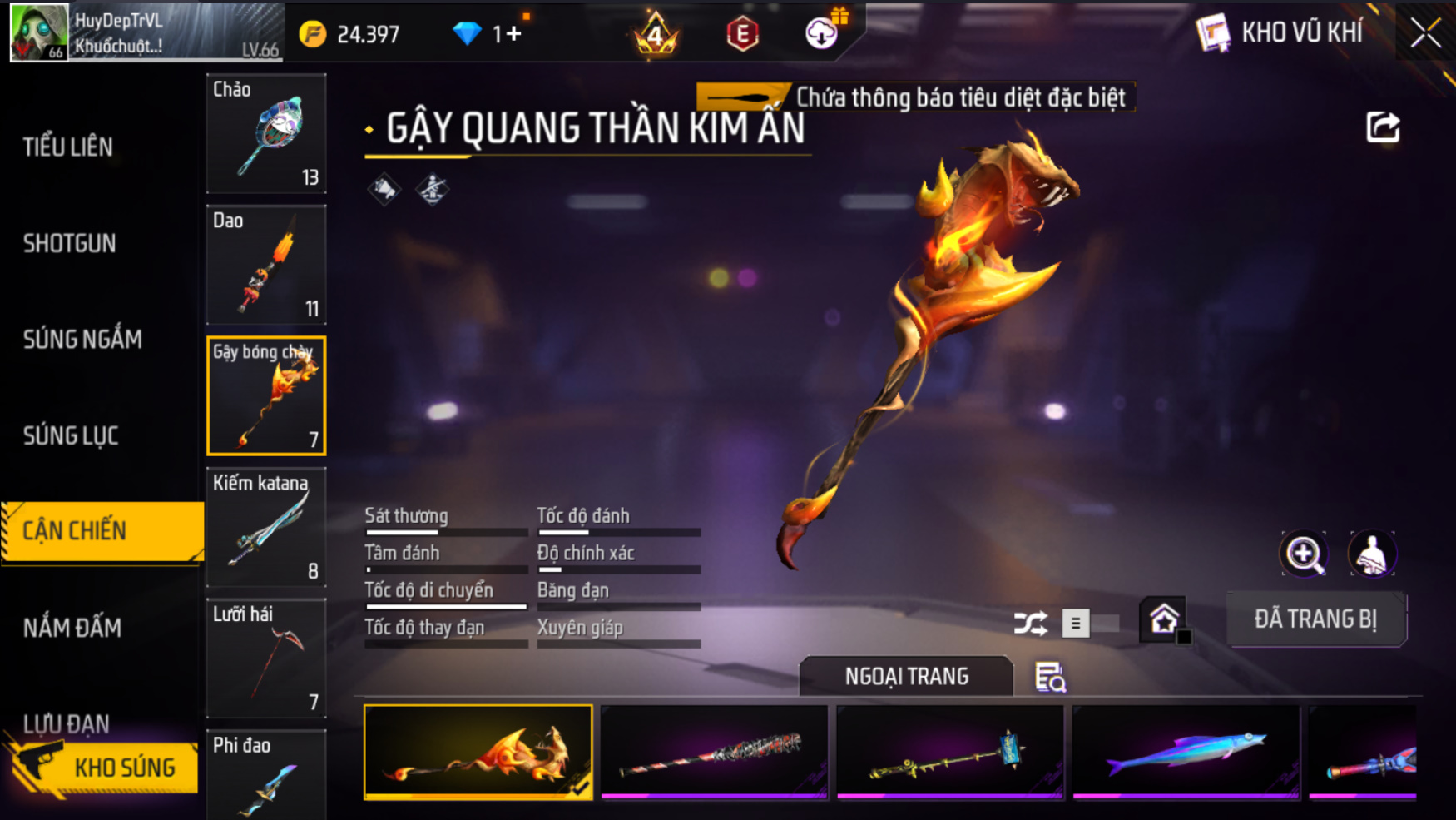Add diamonds with the plus button
The height and width of the screenshot is (820, 1456).
pos(513,34)
